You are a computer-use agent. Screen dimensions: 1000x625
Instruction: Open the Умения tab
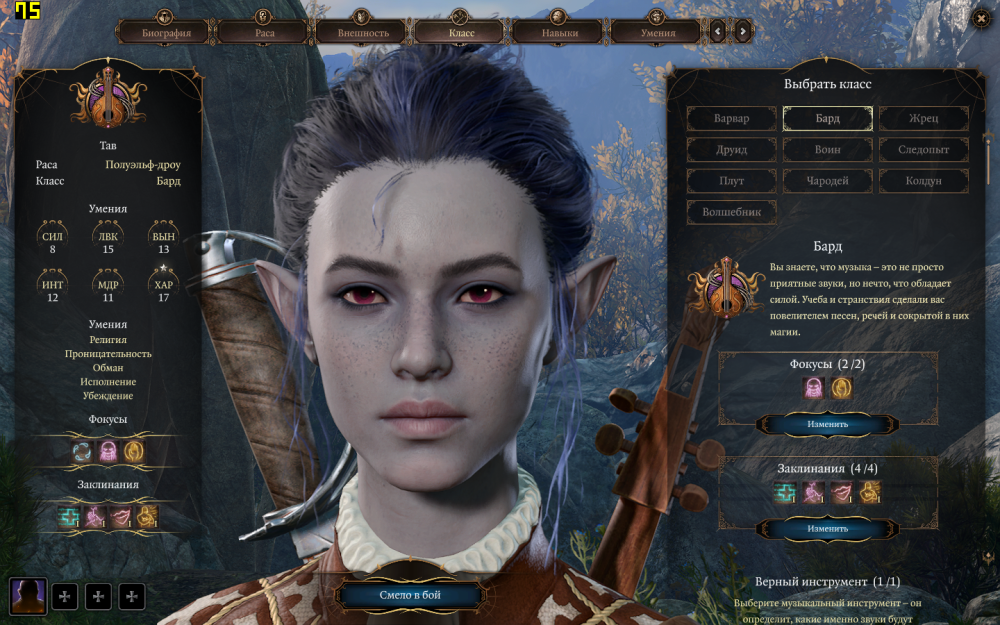657,32
